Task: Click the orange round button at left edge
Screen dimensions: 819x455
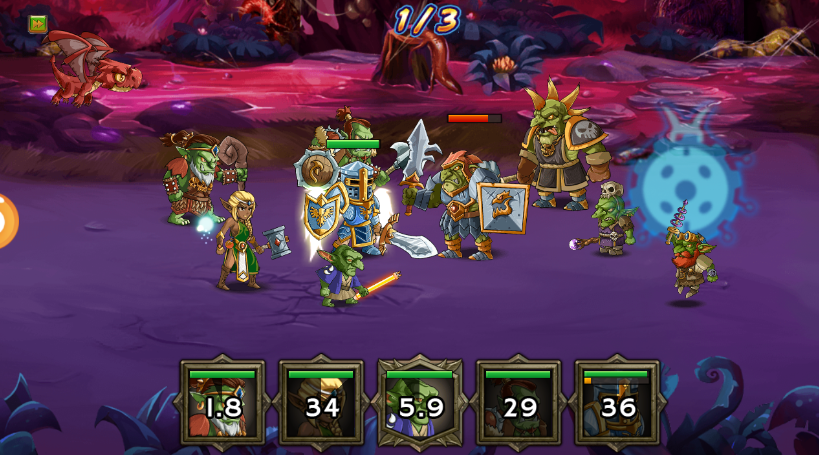Action: [5, 220]
